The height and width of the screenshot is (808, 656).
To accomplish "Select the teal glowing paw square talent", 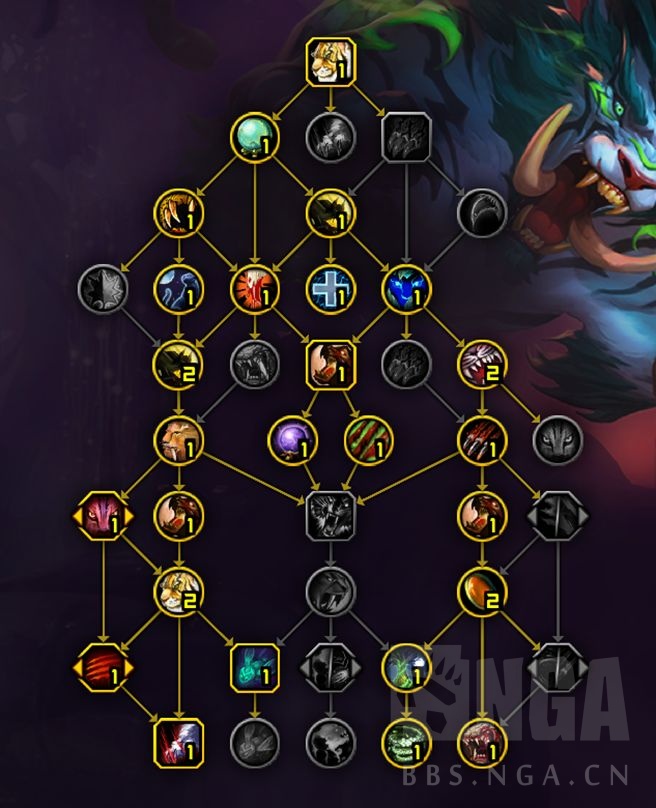I will 255,667.
